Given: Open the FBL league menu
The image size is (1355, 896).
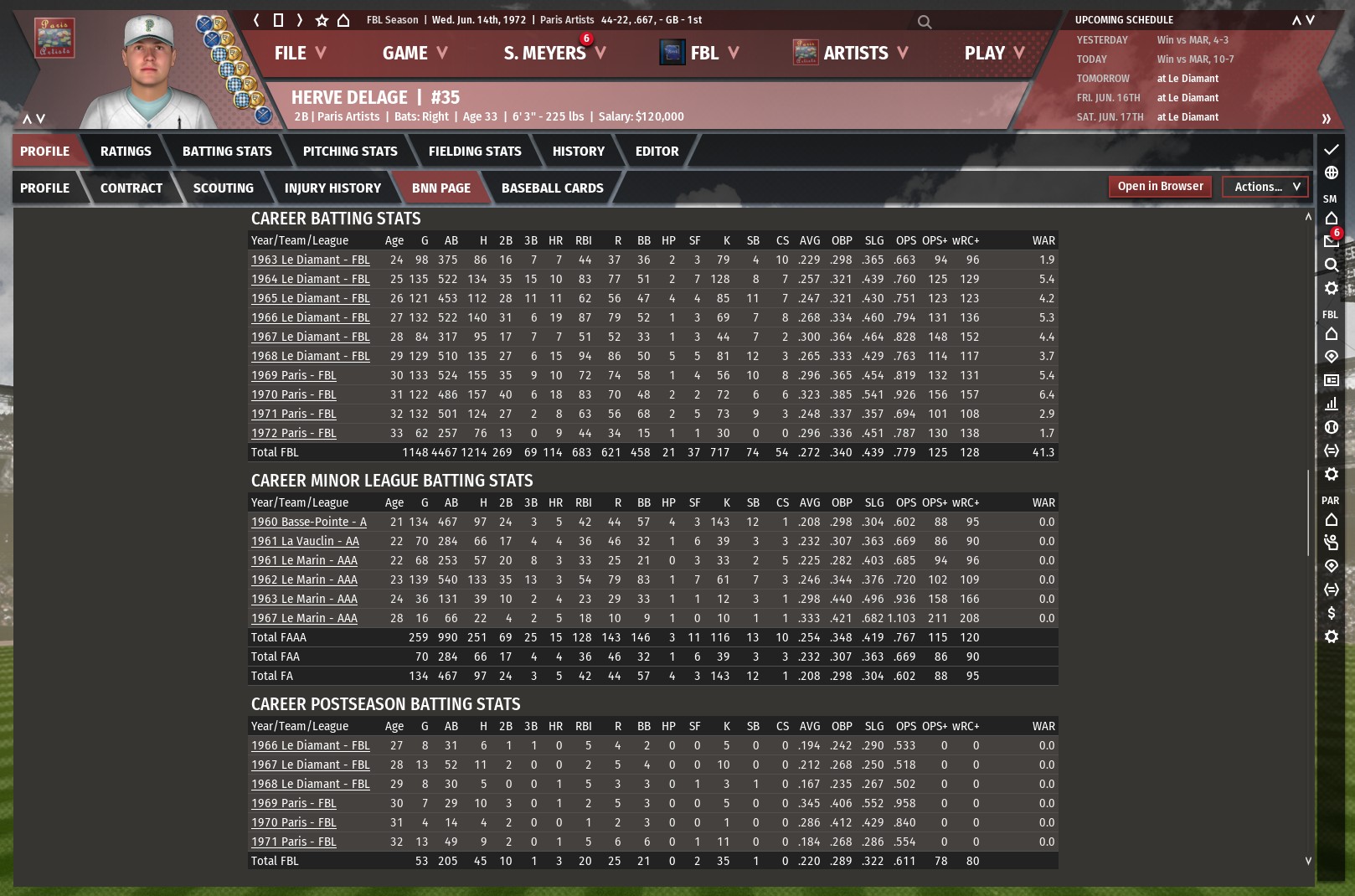Looking at the screenshot, I should click(700, 53).
